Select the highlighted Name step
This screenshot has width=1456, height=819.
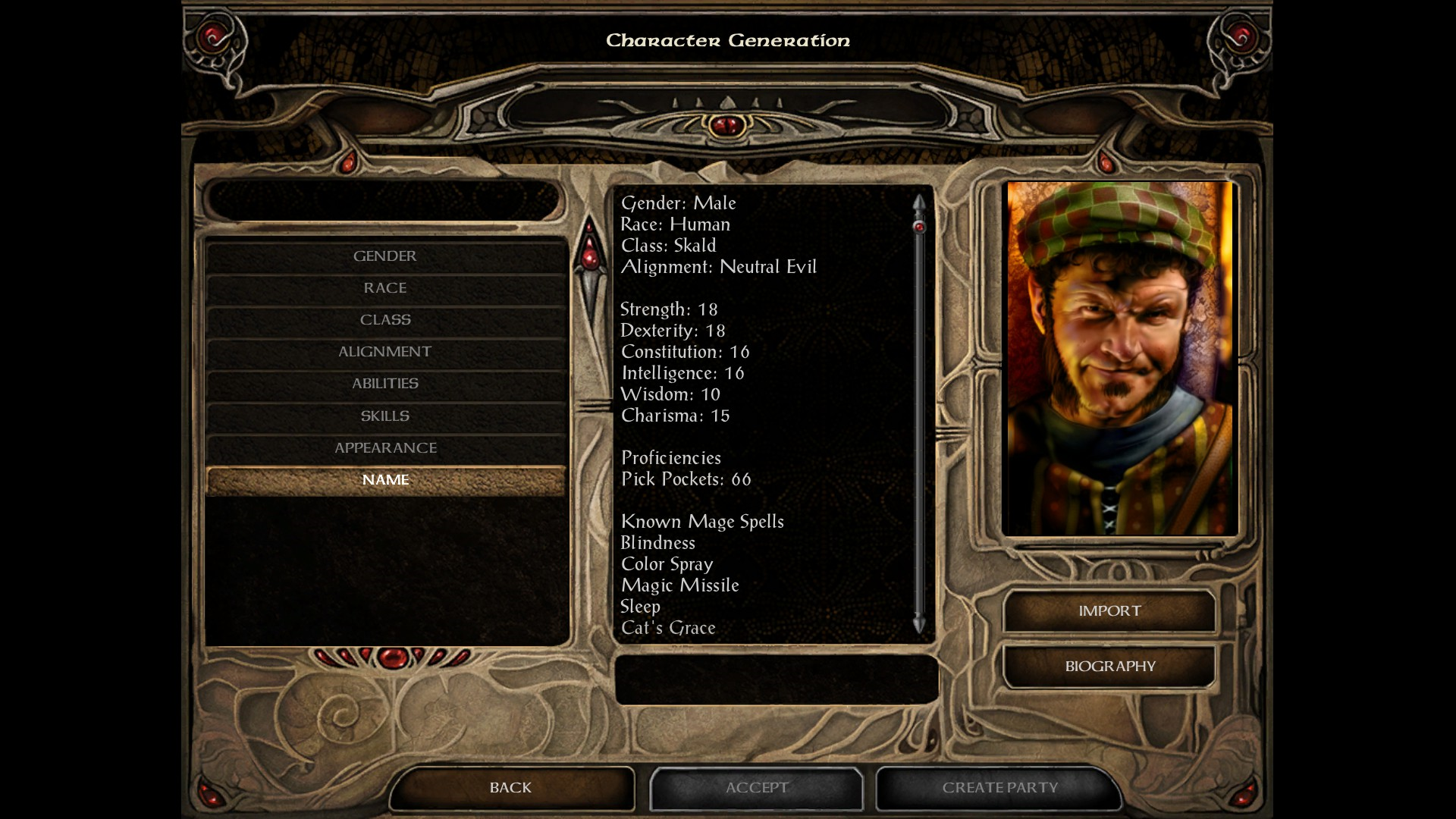[x=385, y=480]
